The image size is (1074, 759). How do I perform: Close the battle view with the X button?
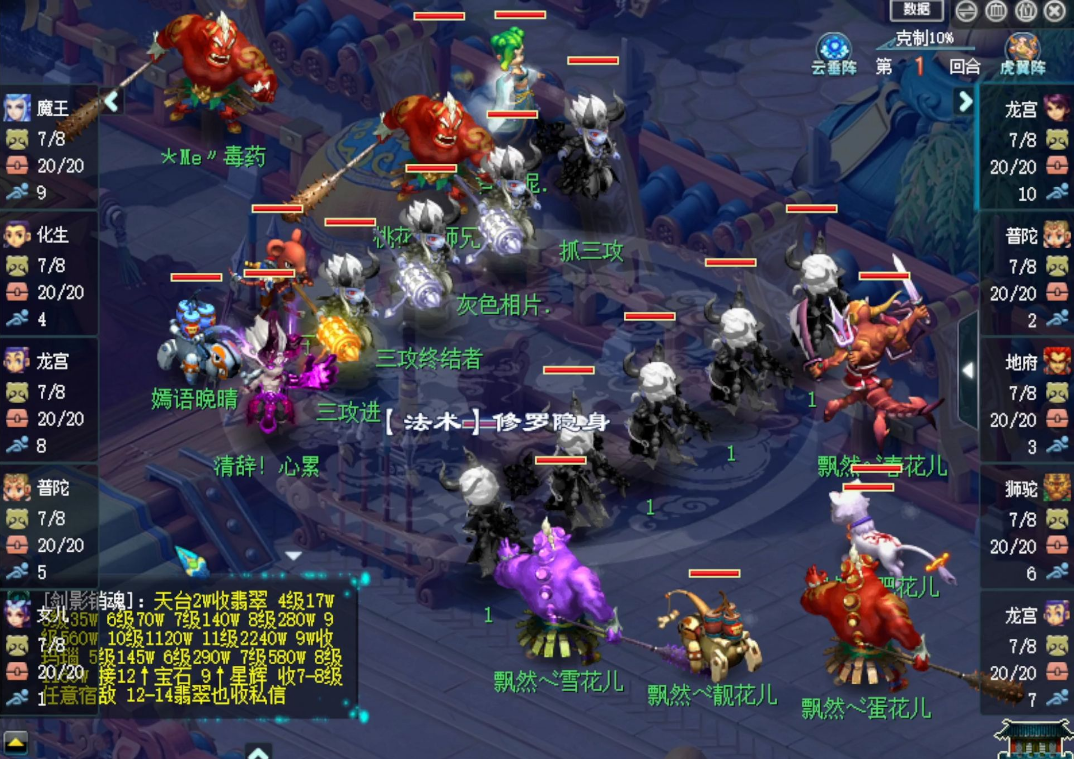pos(1055,11)
